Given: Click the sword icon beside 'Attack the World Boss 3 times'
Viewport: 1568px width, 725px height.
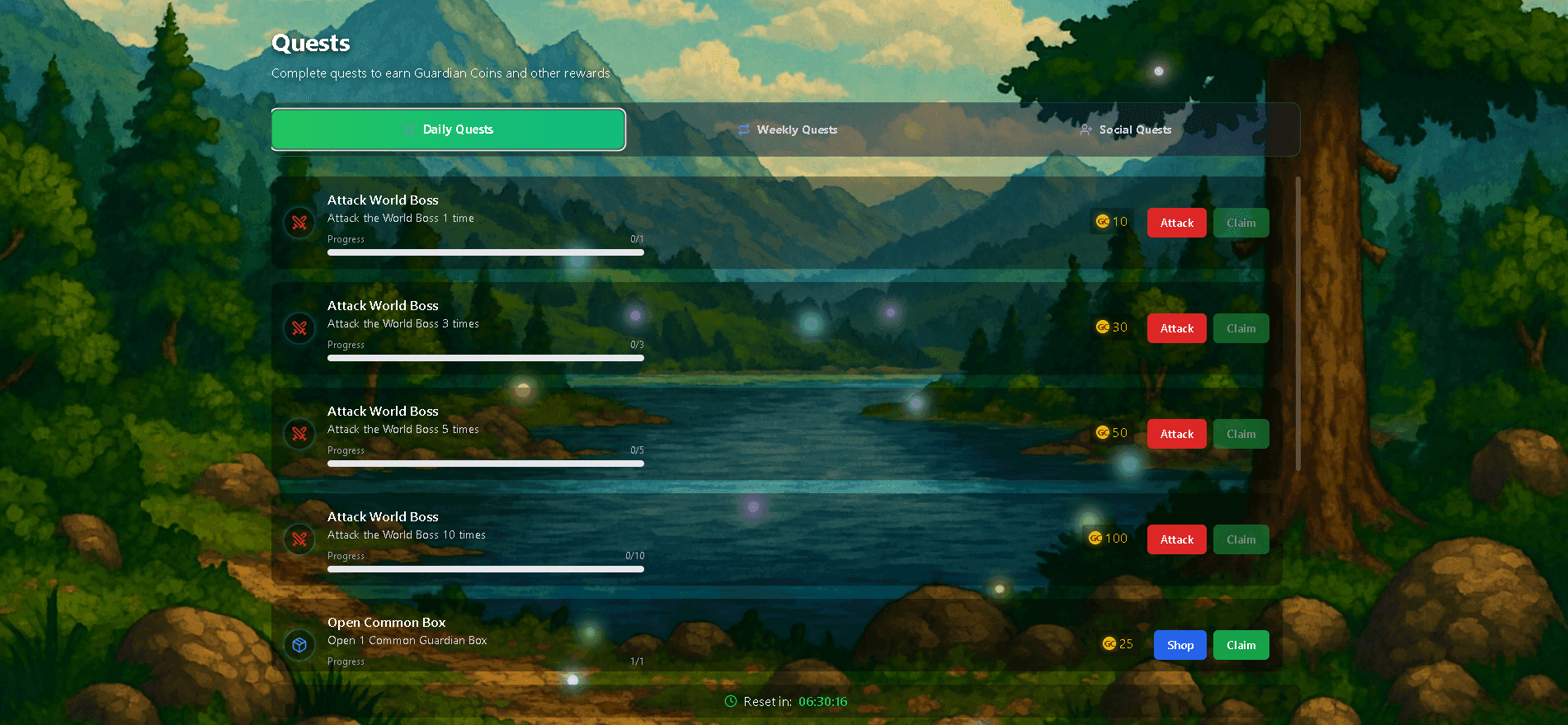Looking at the screenshot, I should pos(299,327).
